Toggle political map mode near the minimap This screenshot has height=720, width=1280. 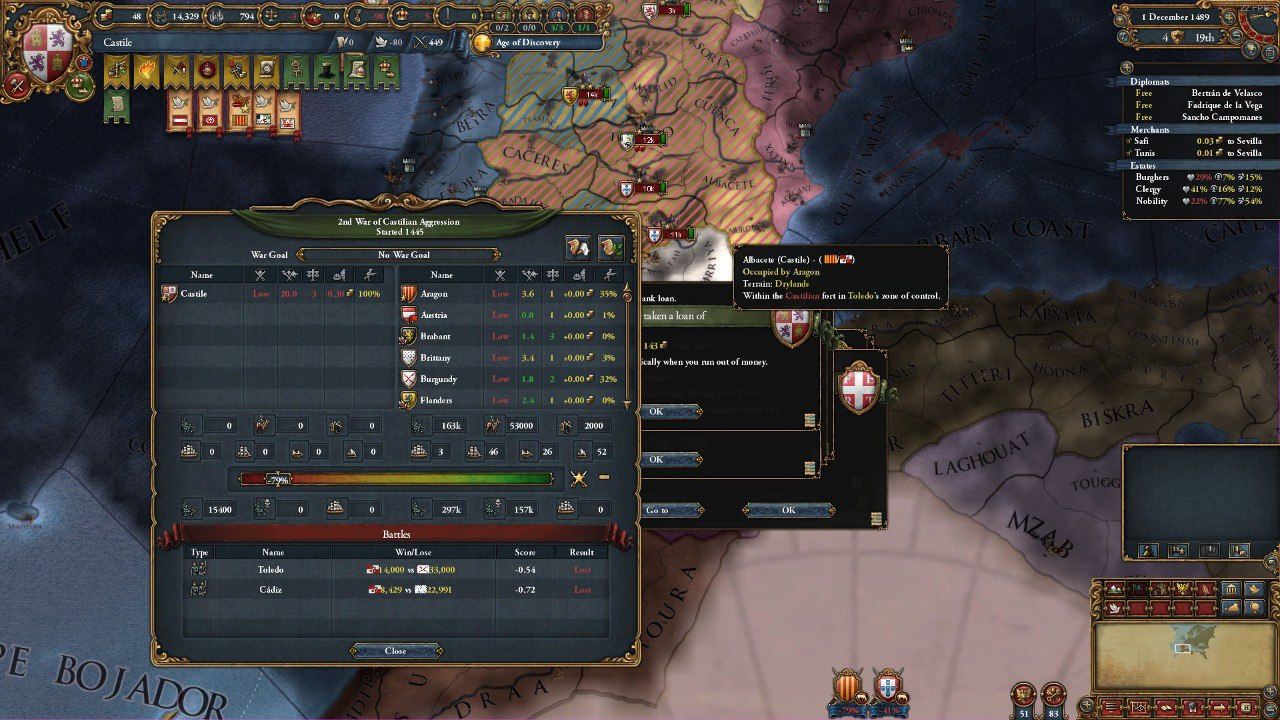click(x=1178, y=551)
